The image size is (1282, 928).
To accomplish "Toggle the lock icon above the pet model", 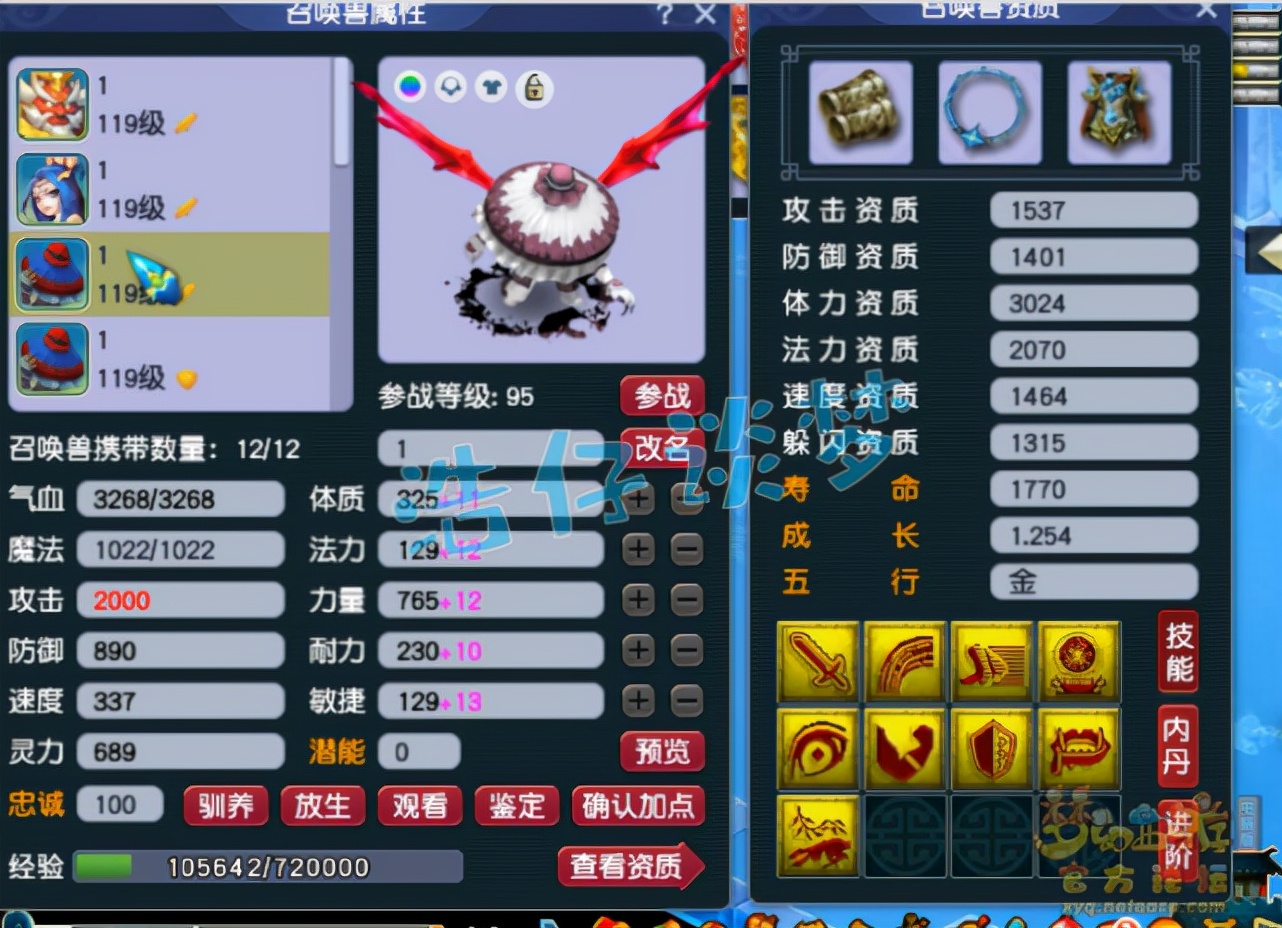I will point(532,88).
